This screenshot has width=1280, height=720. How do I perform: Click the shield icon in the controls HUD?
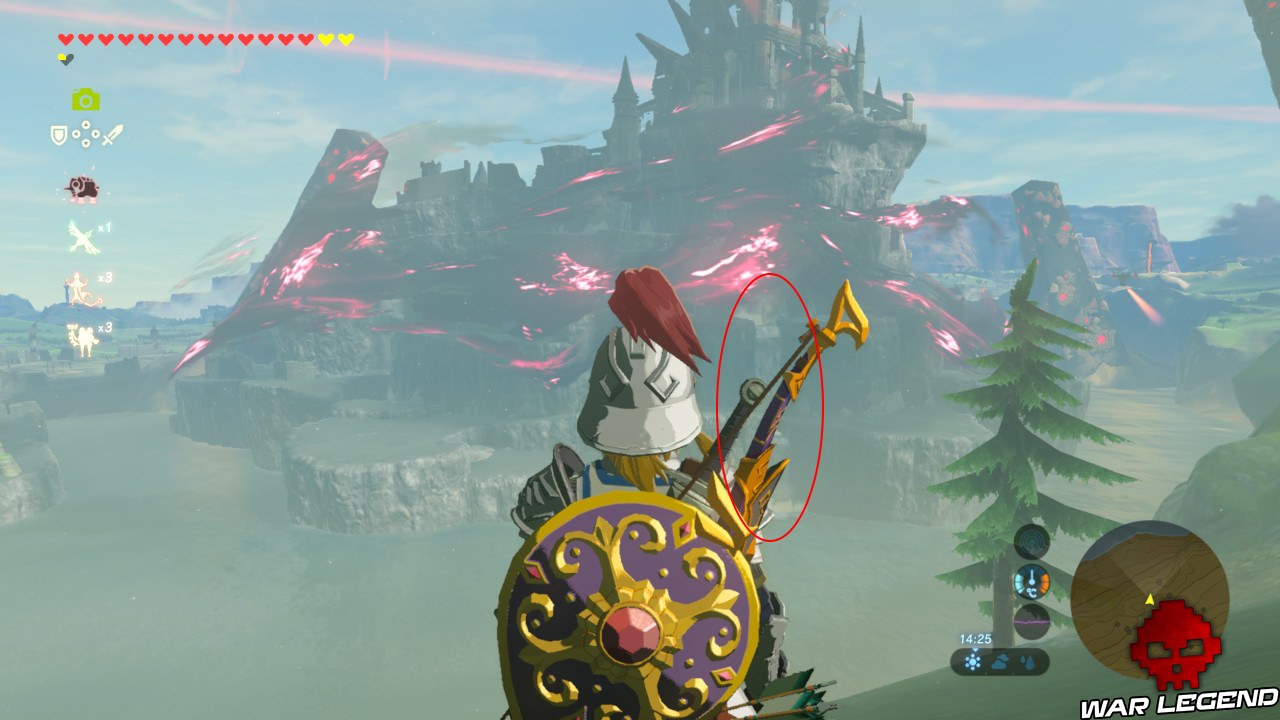[57, 134]
